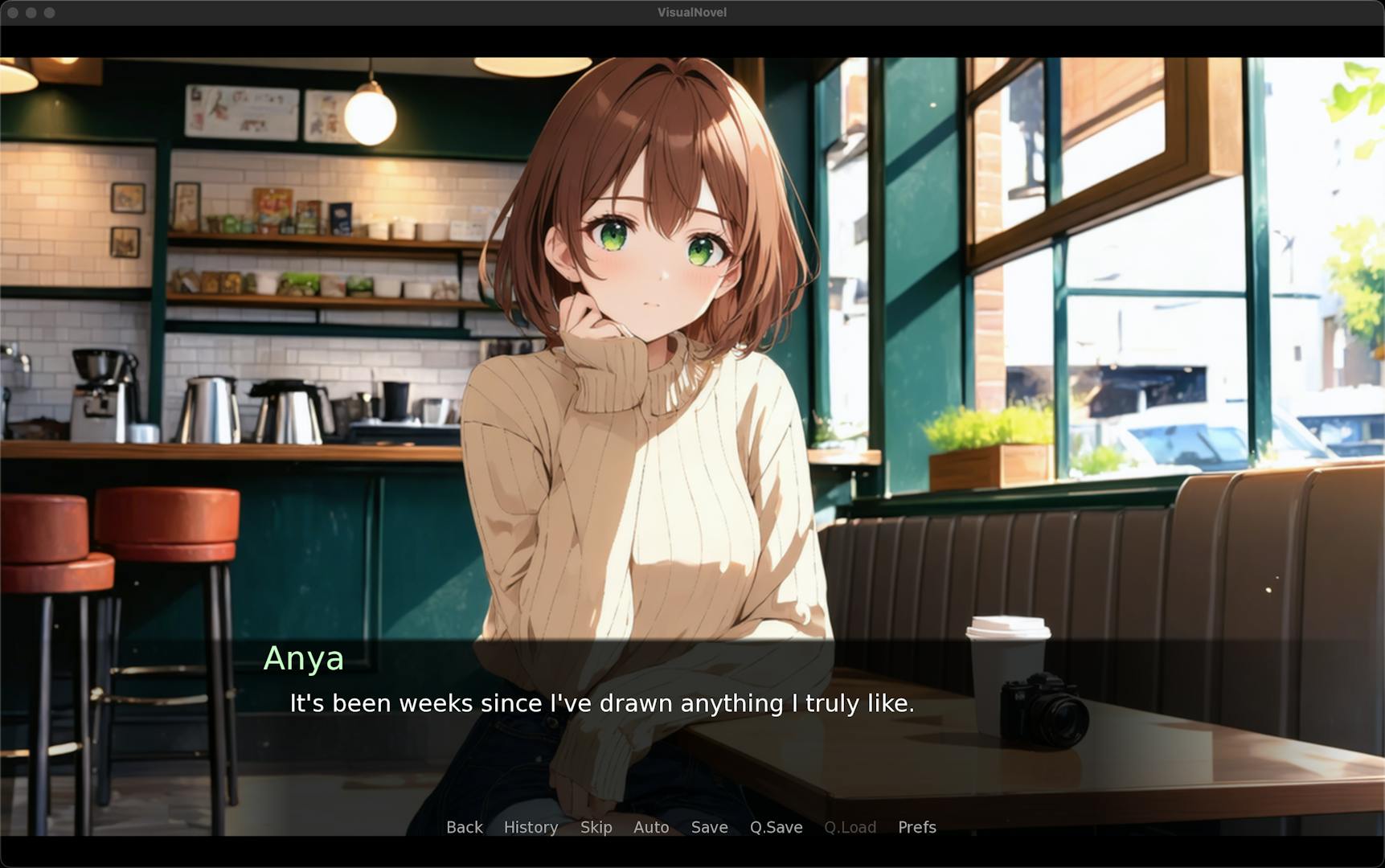The image size is (1385, 868).
Task: Open Prefs settings menu
Action: point(916,827)
